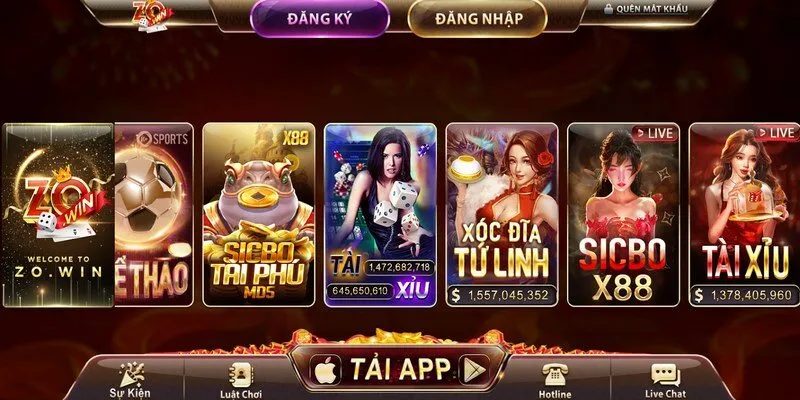
Task: Open the Hotline phone support
Action: point(555,379)
